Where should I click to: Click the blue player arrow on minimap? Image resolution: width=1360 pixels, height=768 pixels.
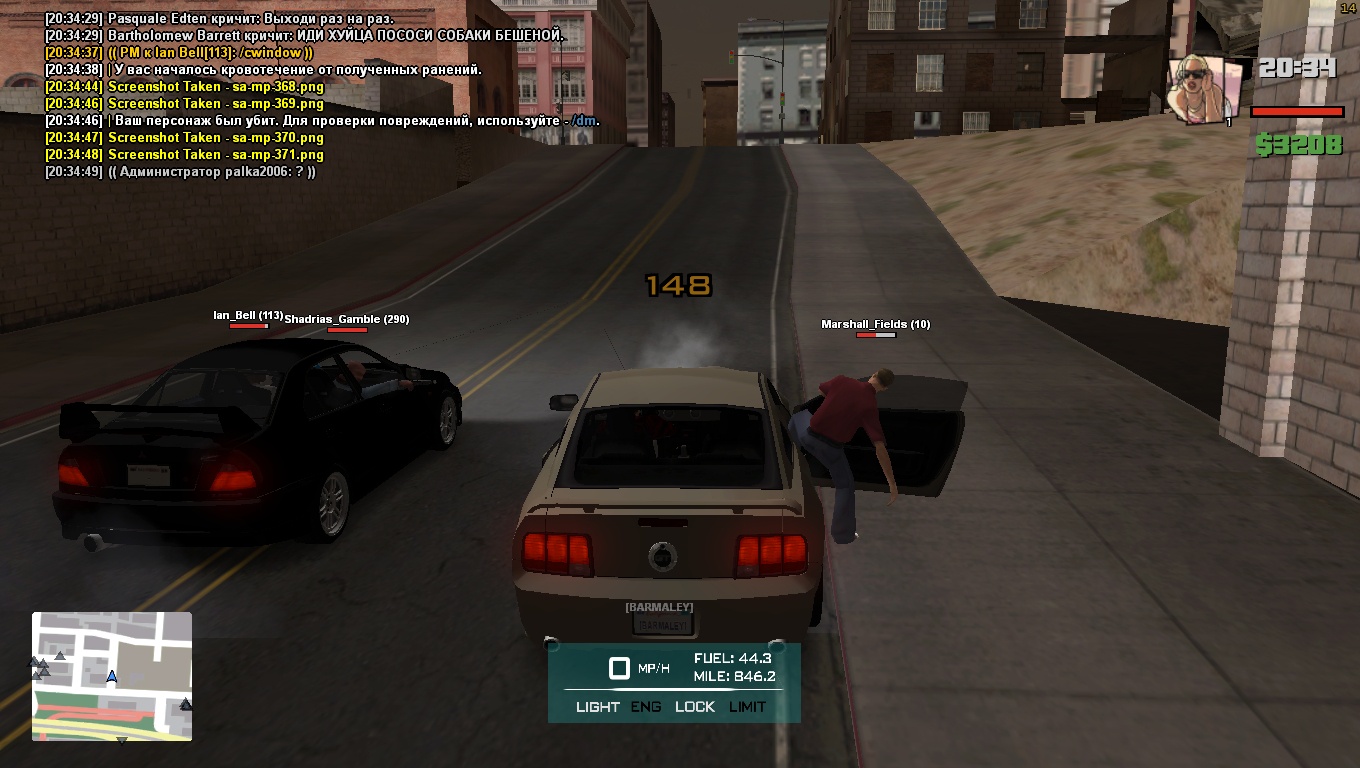112,677
